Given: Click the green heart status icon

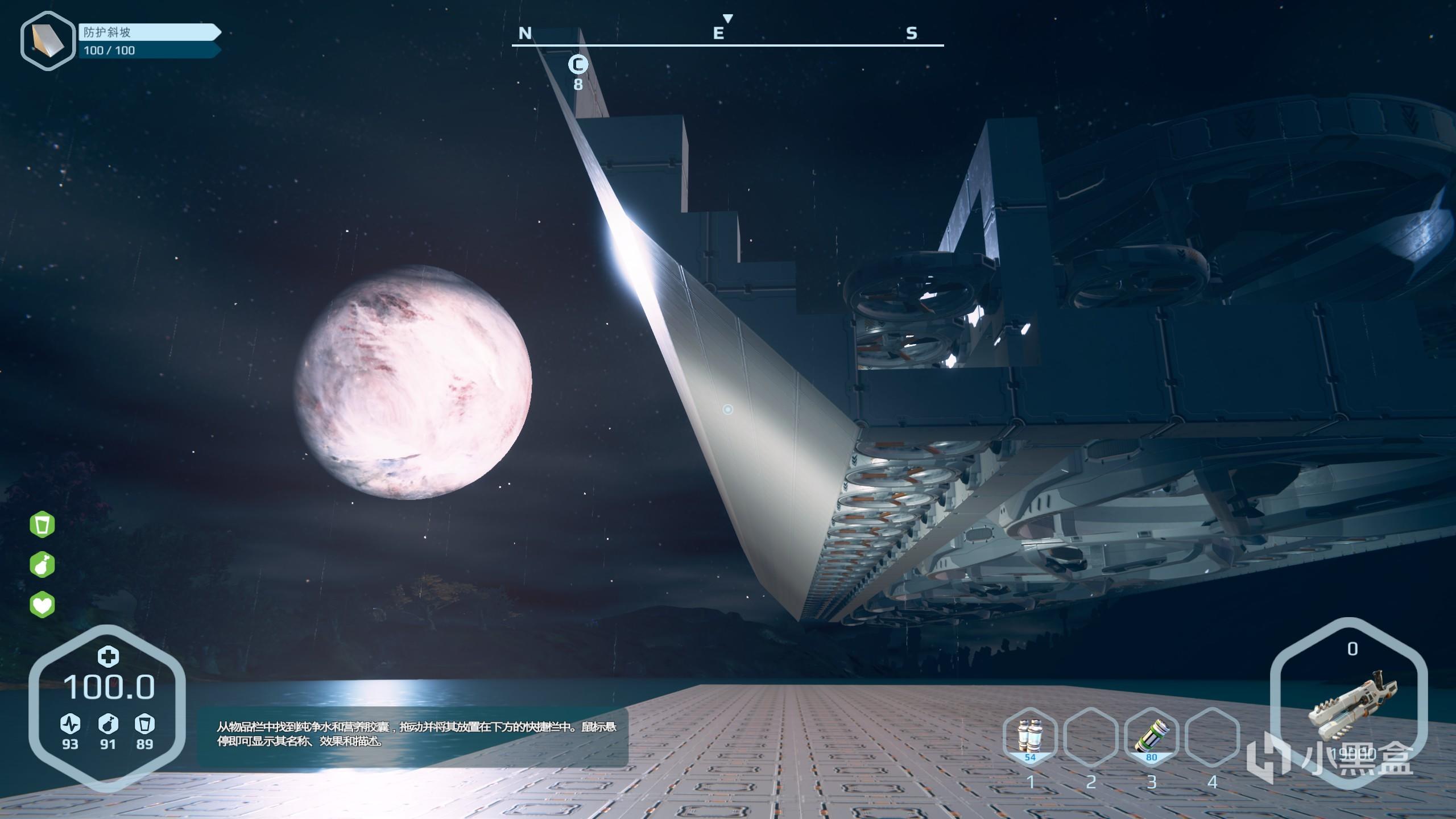Looking at the screenshot, I should tap(42, 604).
